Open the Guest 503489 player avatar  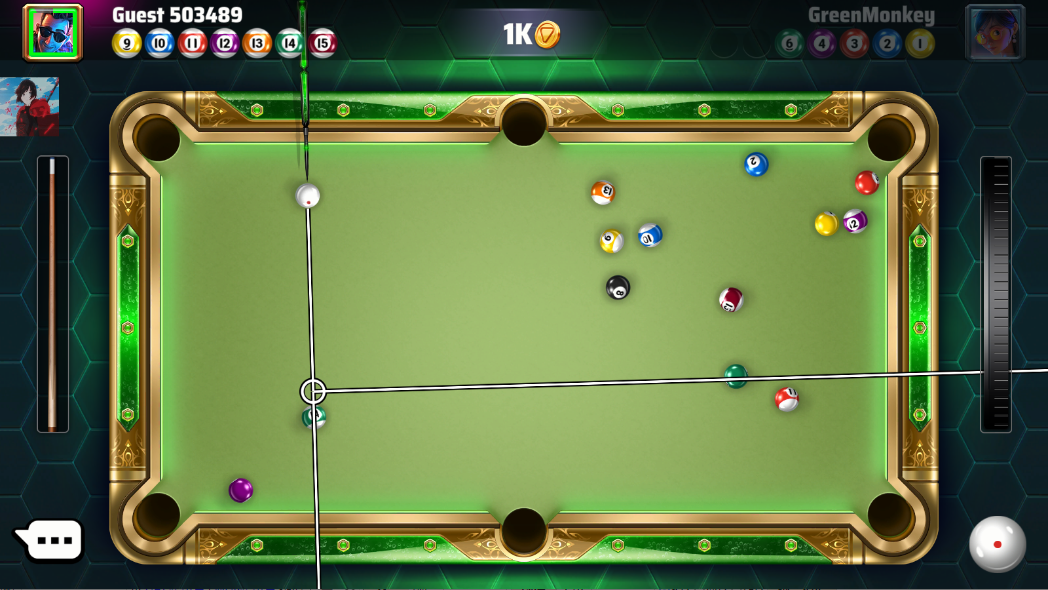(52, 31)
